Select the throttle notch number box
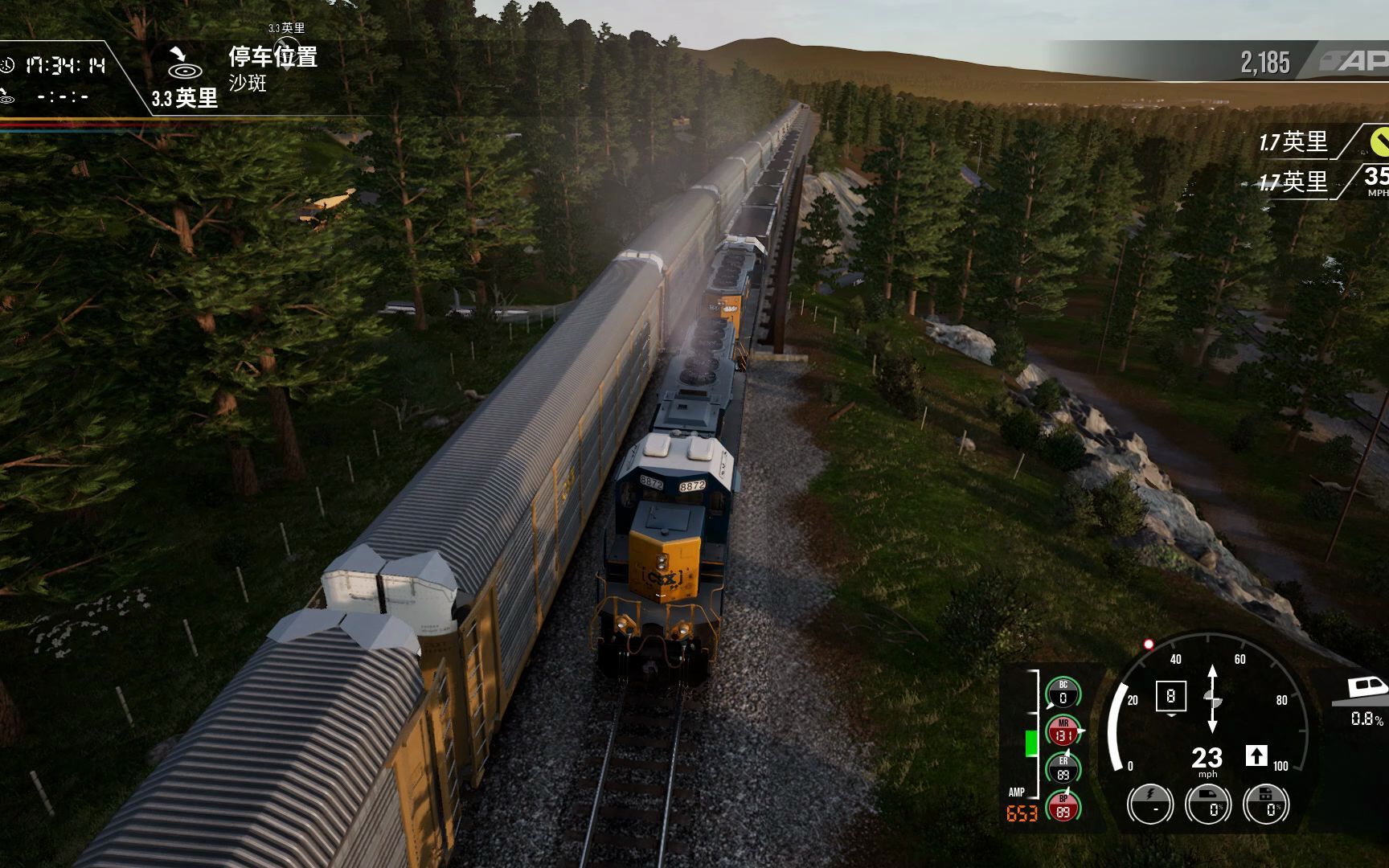Screen dimensions: 1389x868 (1170, 695)
